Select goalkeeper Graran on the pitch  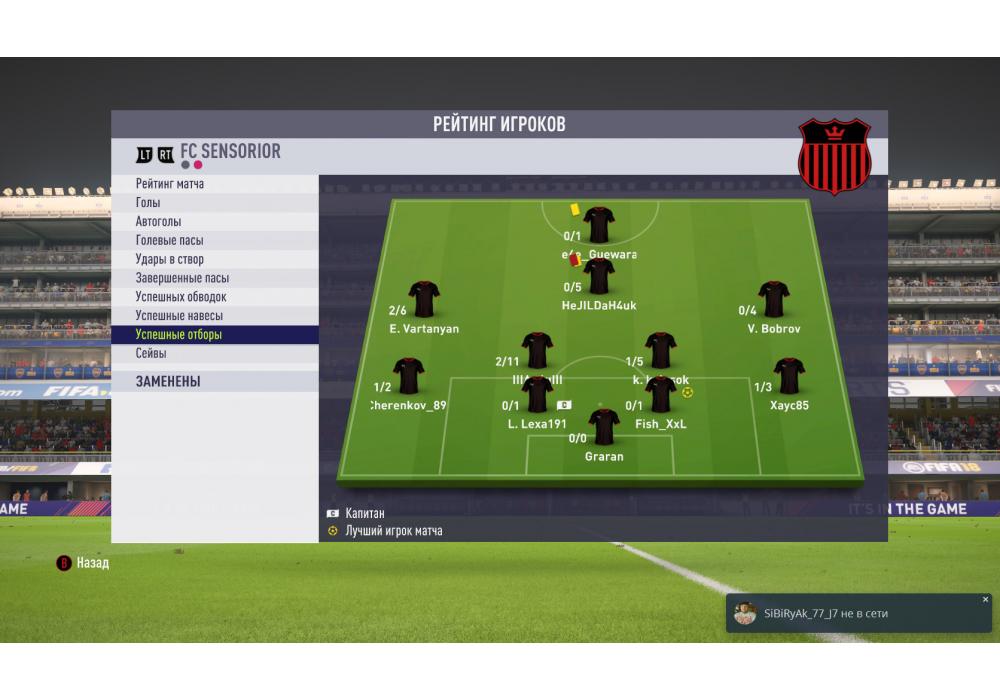pyautogui.click(x=604, y=428)
